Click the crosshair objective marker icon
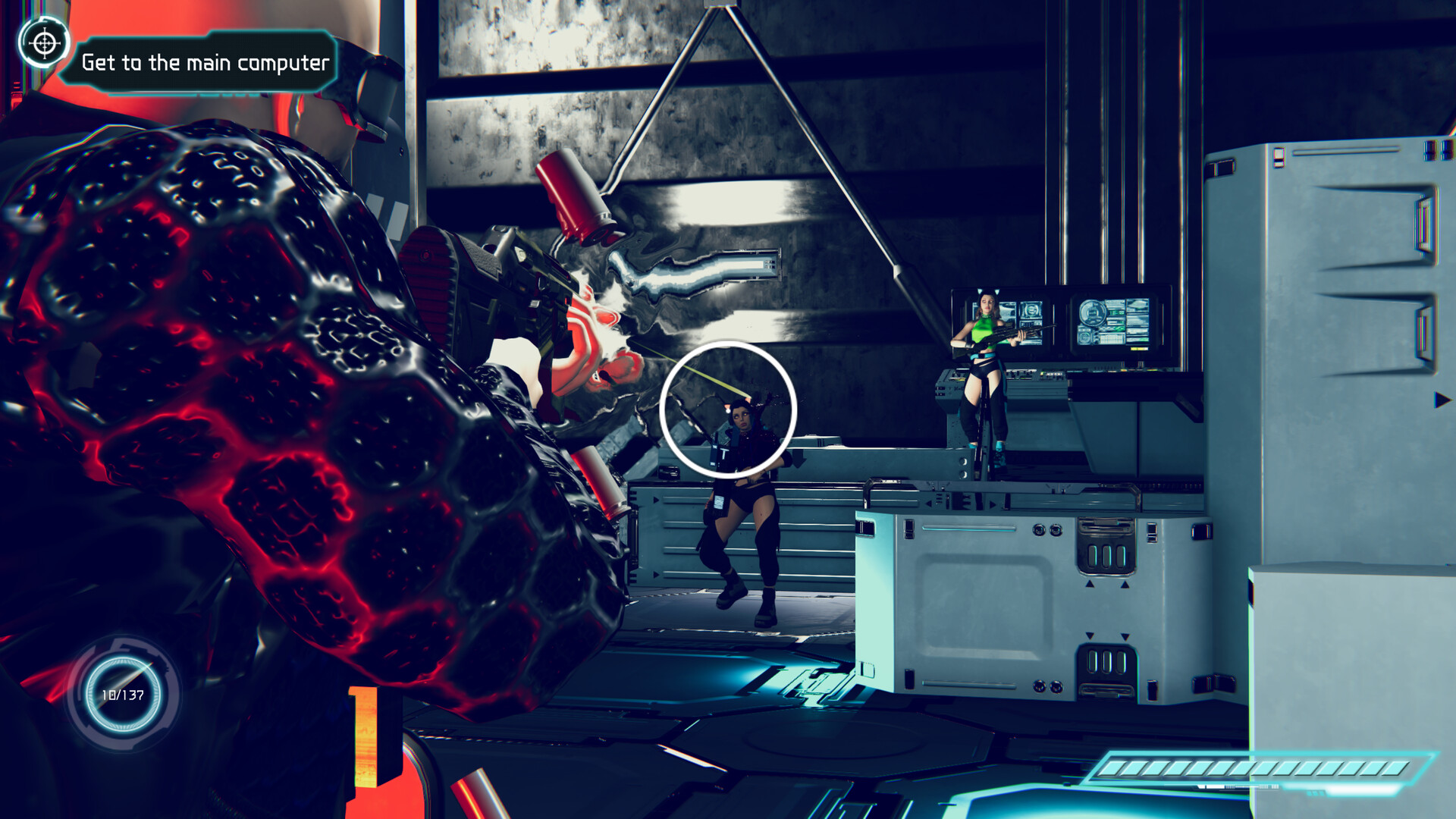The height and width of the screenshot is (819, 1456). pos(44,44)
